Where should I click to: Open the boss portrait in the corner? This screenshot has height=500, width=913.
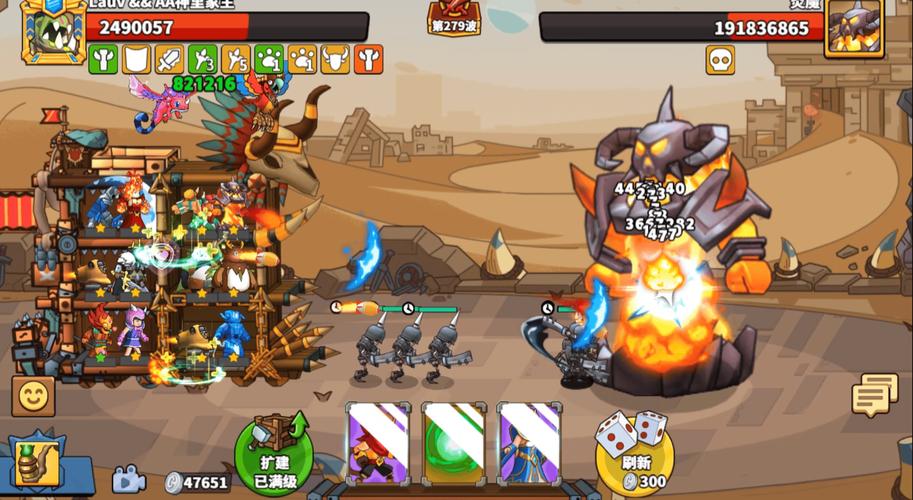coord(854,27)
